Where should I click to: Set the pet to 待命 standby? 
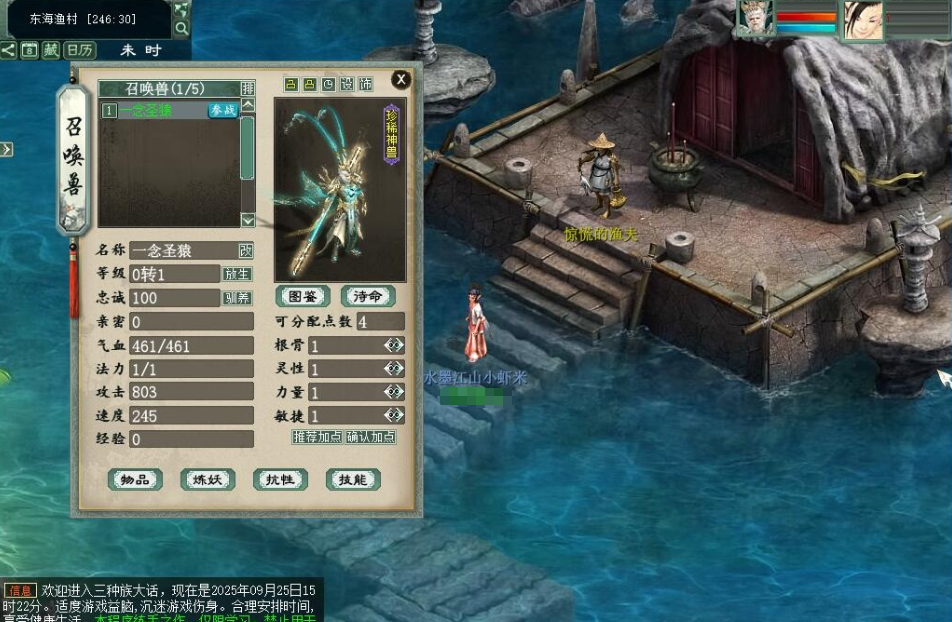pos(368,297)
